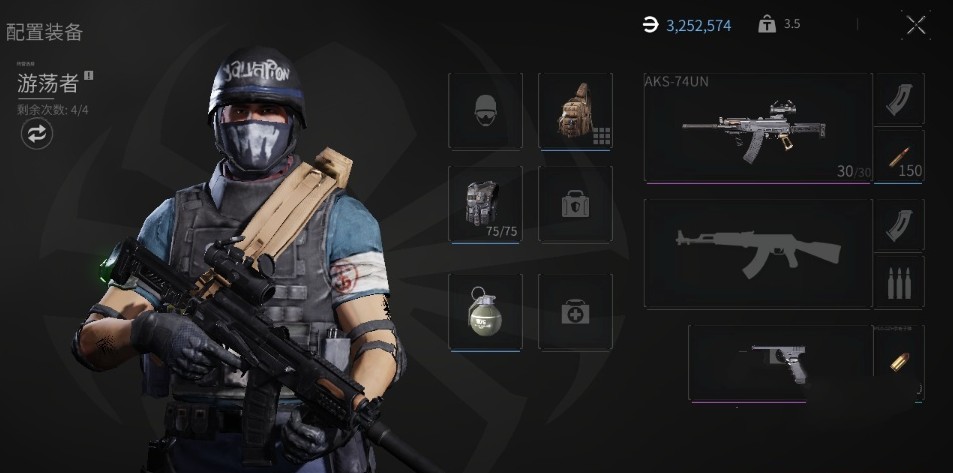Image resolution: width=953 pixels, height=473 pixels.
Task: Choose the frag grenade slot
Action: pos(485,311)
